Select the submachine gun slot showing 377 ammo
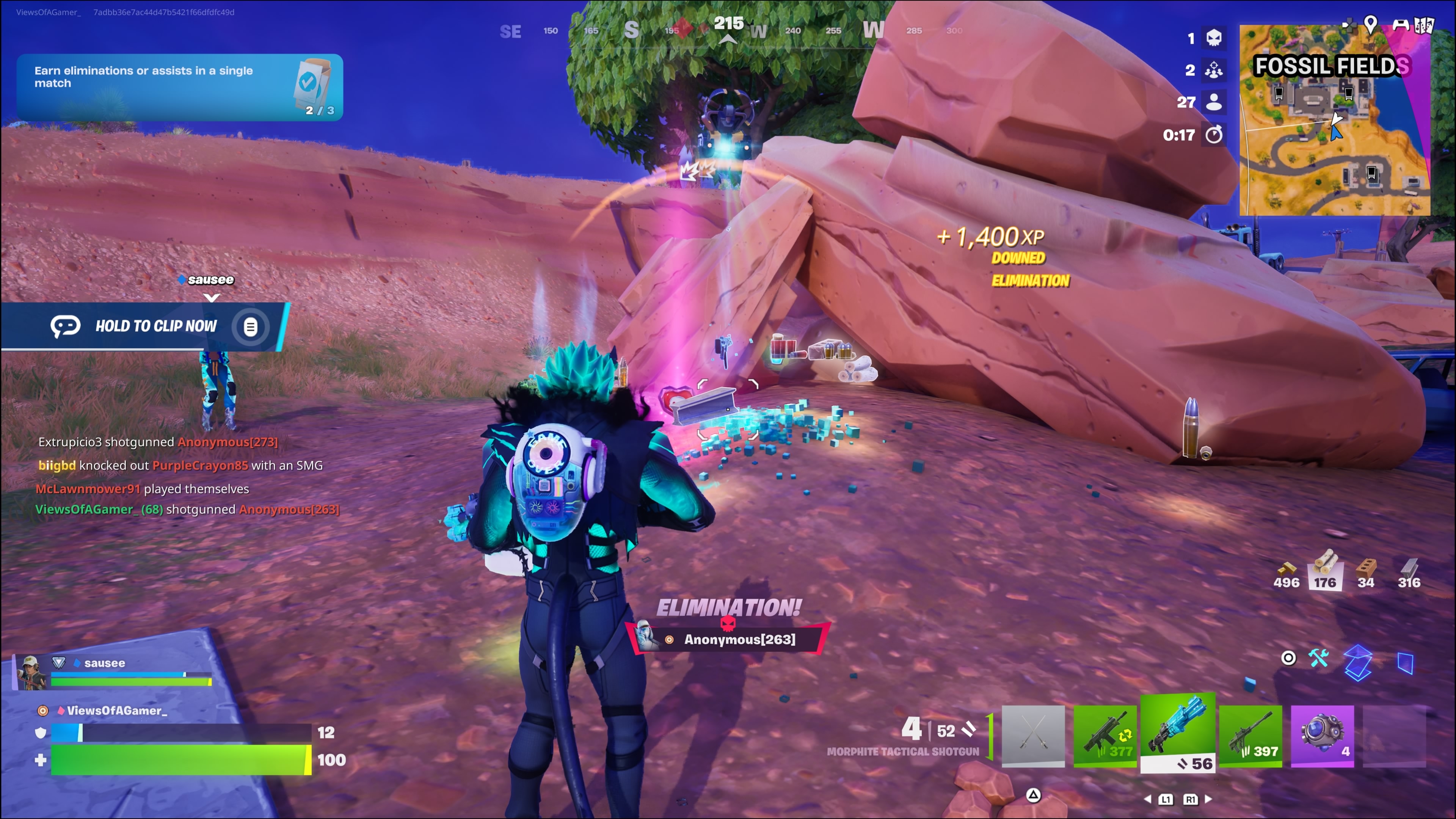 1105,736
